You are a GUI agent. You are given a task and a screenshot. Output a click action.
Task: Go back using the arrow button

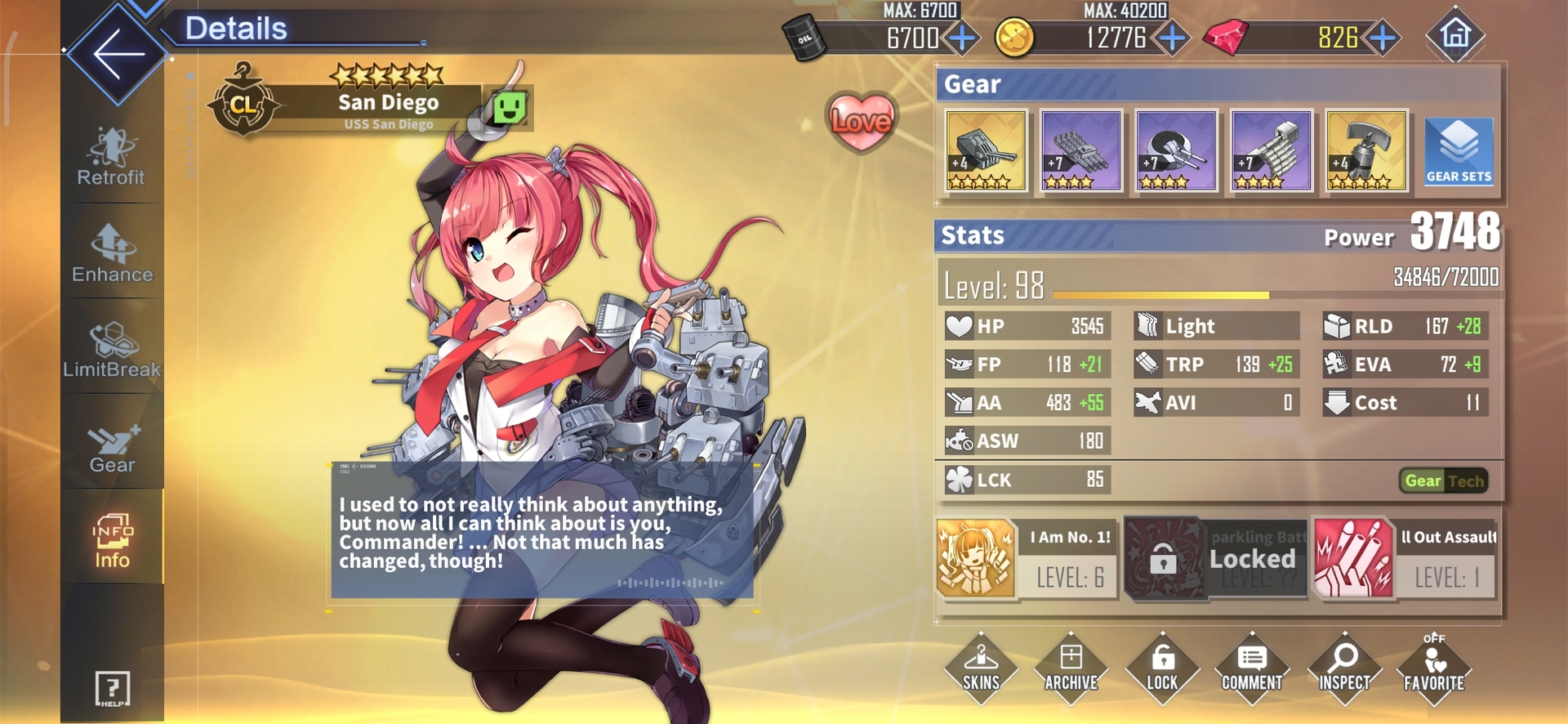pyautogui.click(x=118, y=54)
